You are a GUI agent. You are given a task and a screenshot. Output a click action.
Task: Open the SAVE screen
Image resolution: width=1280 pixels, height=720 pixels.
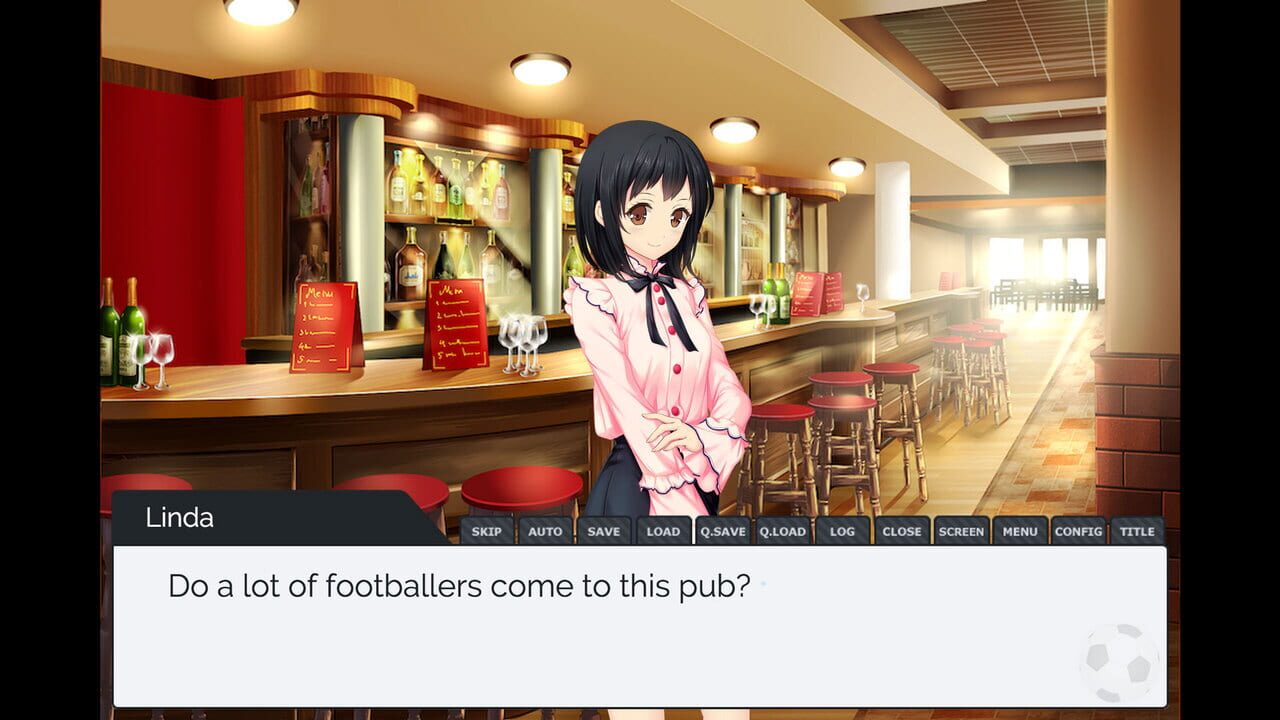pyautogui.click(x=604, y=531)
